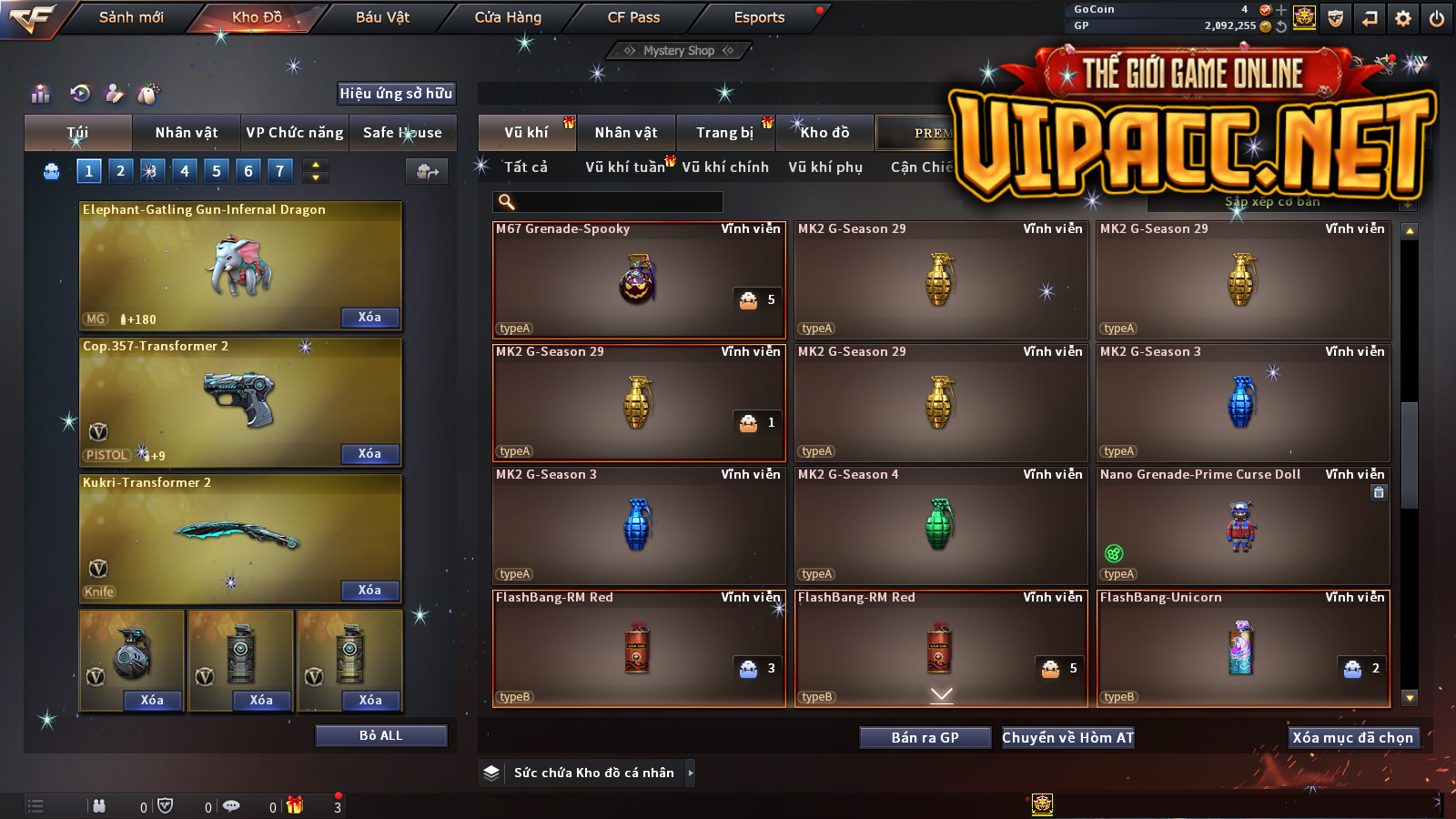Select the M67 Grenade-Spooky item
Image resolution: width=1456 pixels, height=819 pixels.
(x=638, y=279)
